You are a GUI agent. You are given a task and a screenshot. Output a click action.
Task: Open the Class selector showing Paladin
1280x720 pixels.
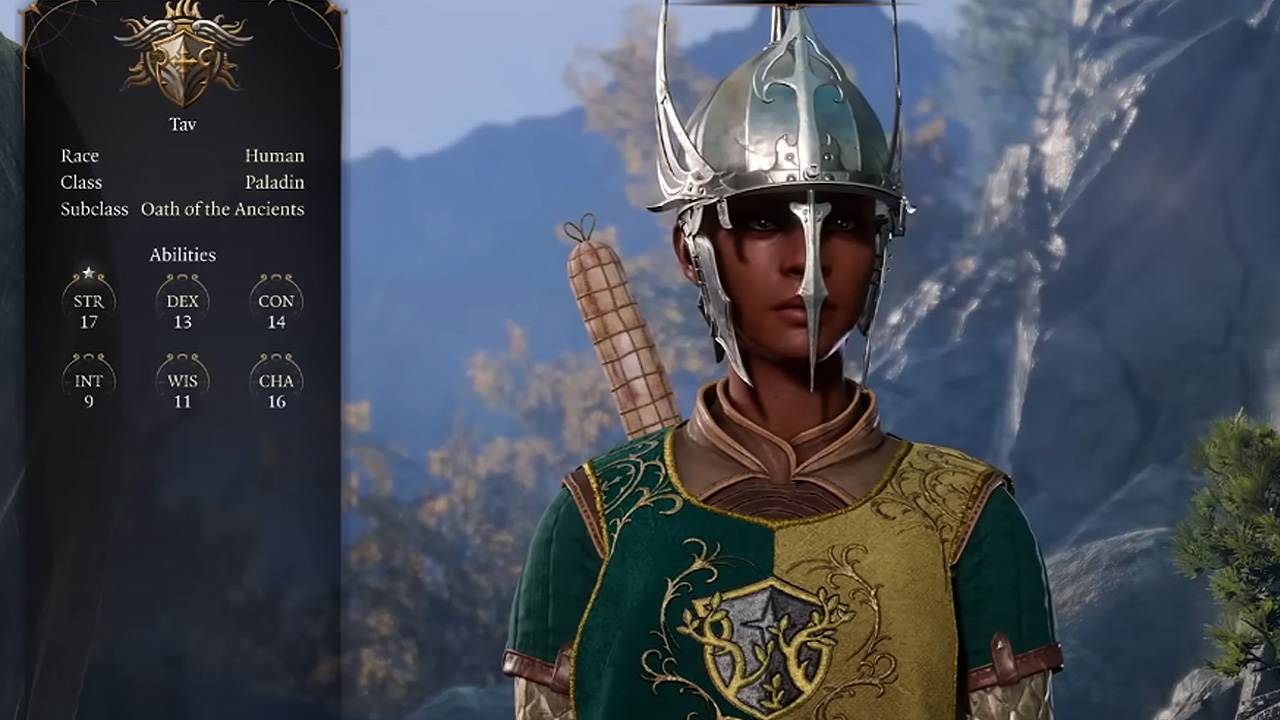pyautogui.click(x=274, y=182)
